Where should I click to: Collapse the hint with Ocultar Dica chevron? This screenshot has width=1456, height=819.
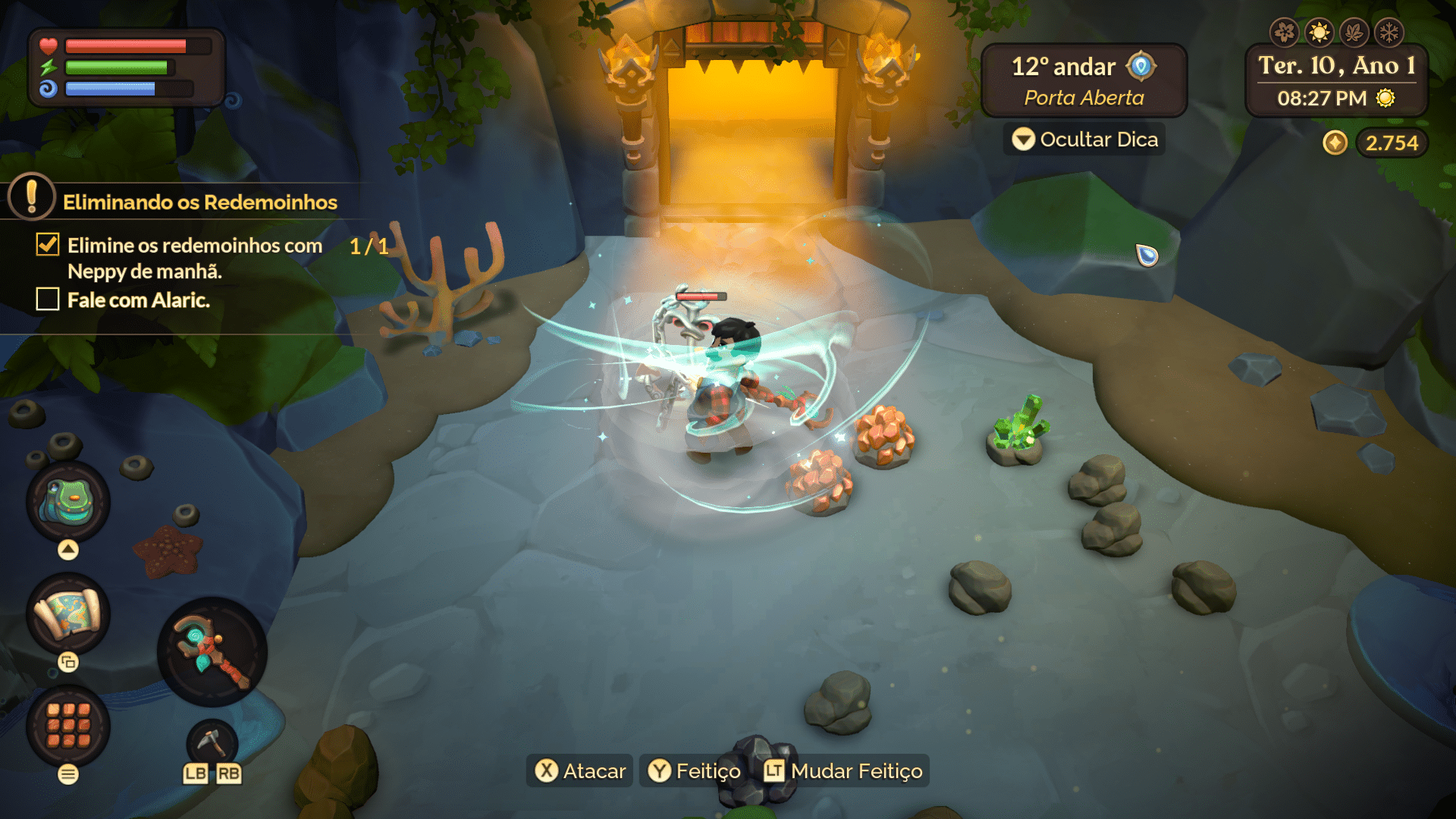pos(1025,140)
